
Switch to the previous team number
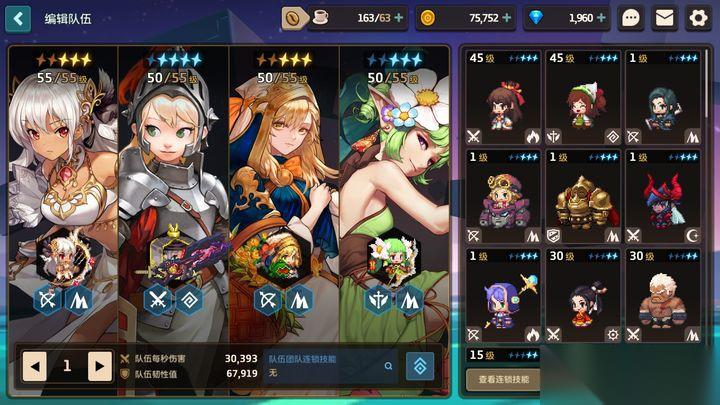click(x=35, y=366)
